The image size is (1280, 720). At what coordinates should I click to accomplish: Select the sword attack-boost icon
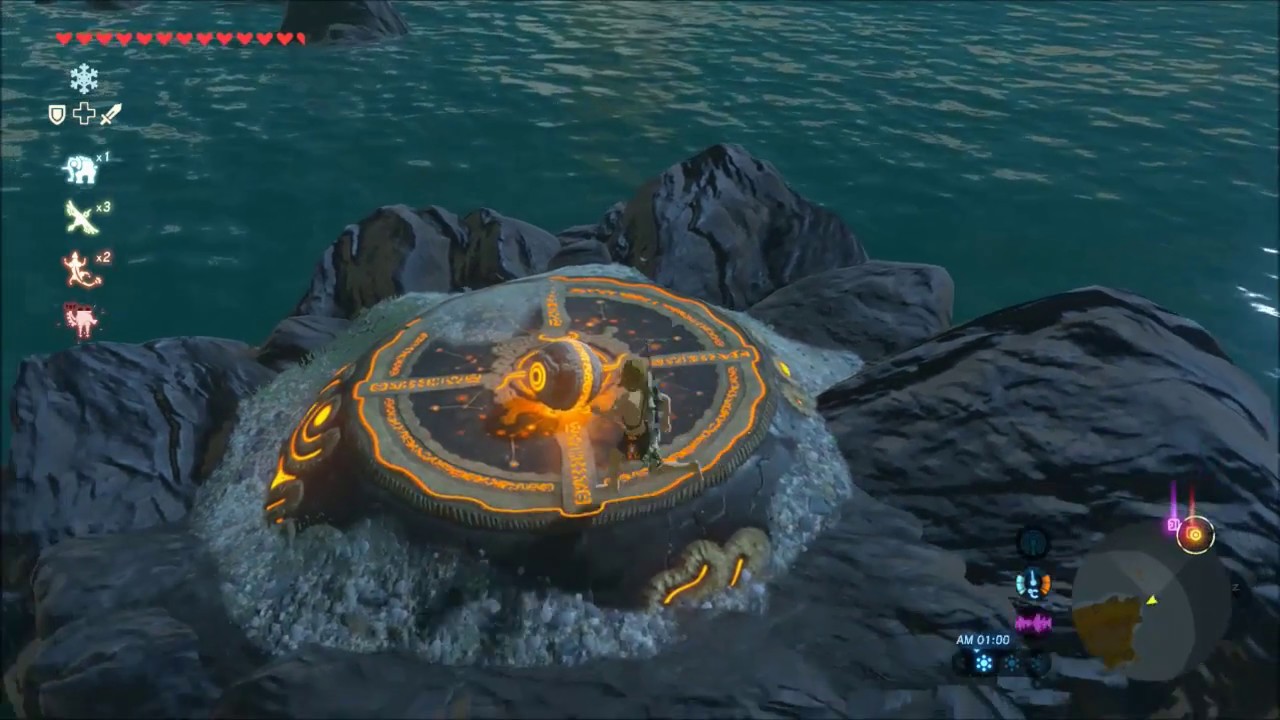(x=110, y=114)
